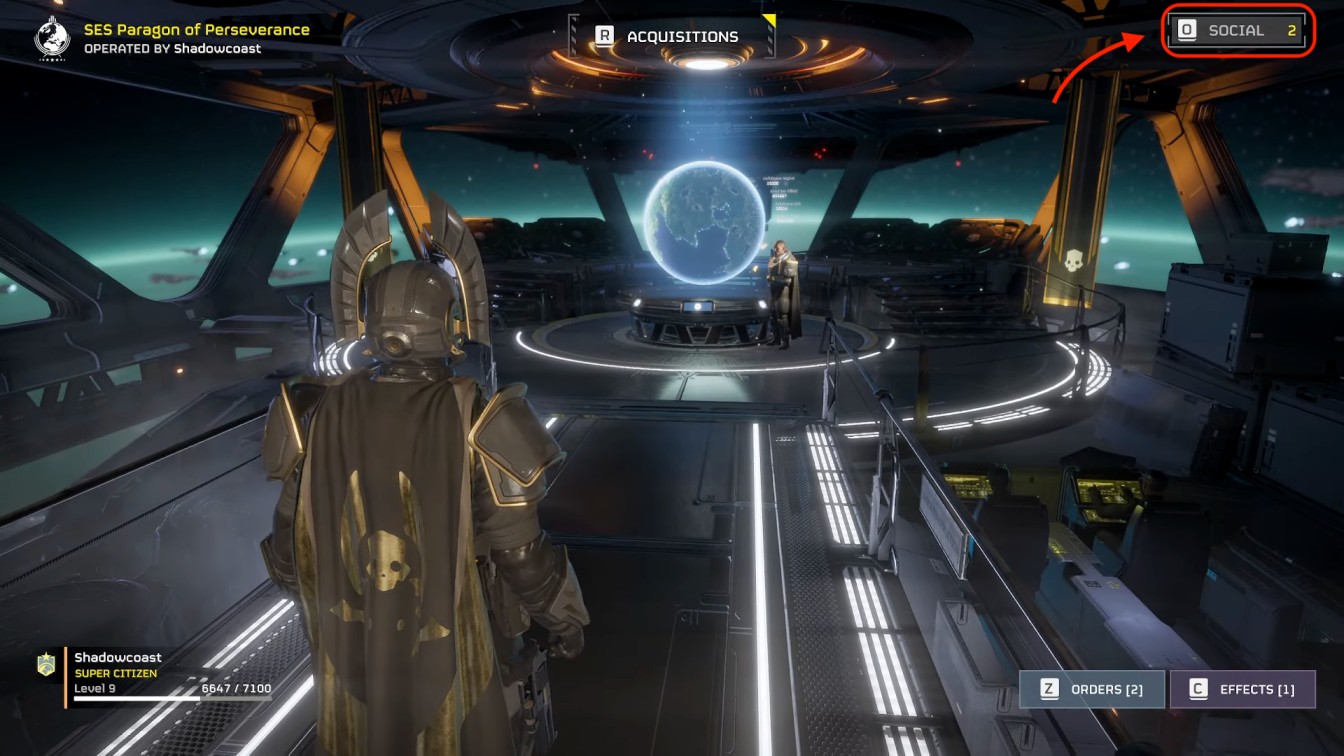Screen dimensions: 1344x756
Task: Click the Shadowcoast player rank badge
Action: (x=46, y=665)
